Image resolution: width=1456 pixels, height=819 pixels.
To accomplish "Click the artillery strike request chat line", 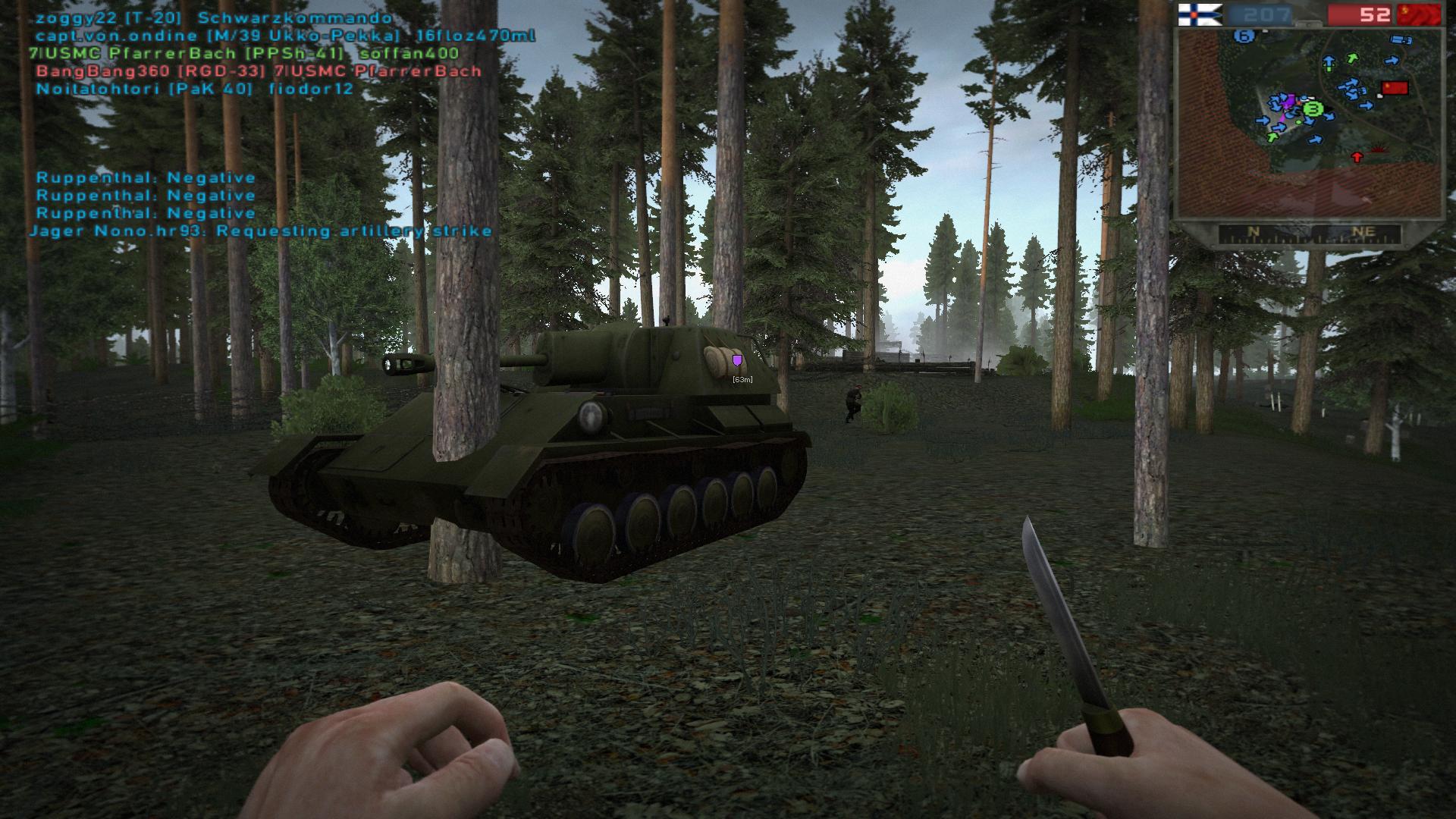I will (261, 231).
